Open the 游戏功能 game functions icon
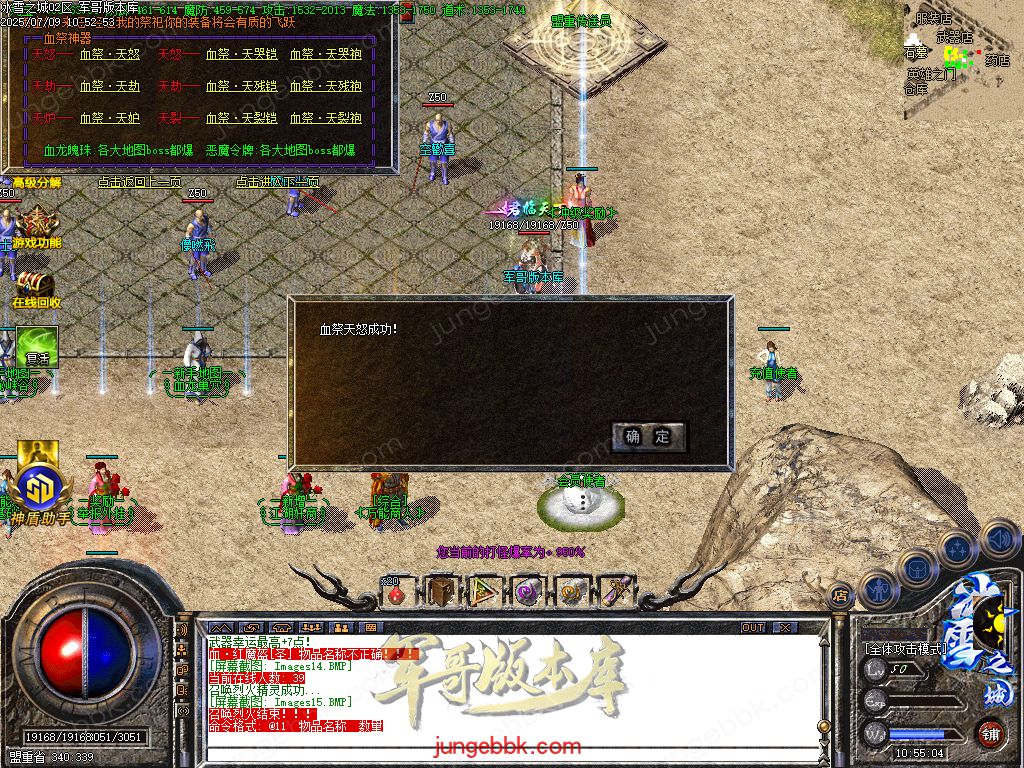This screenshot has width=1024, height=768. [x=37, y=224]
